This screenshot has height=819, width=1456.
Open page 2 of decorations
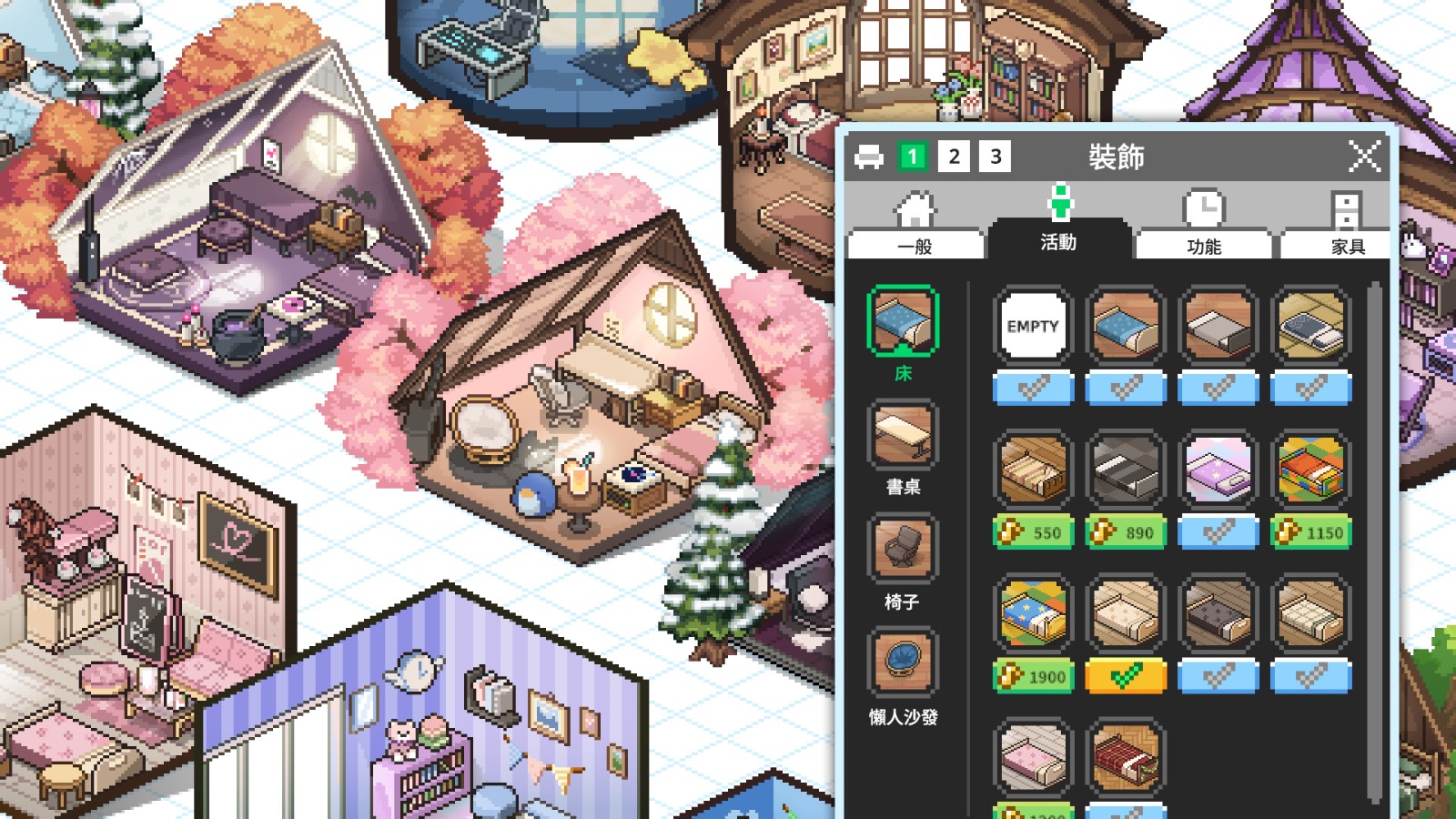click(x=954, y=156)
